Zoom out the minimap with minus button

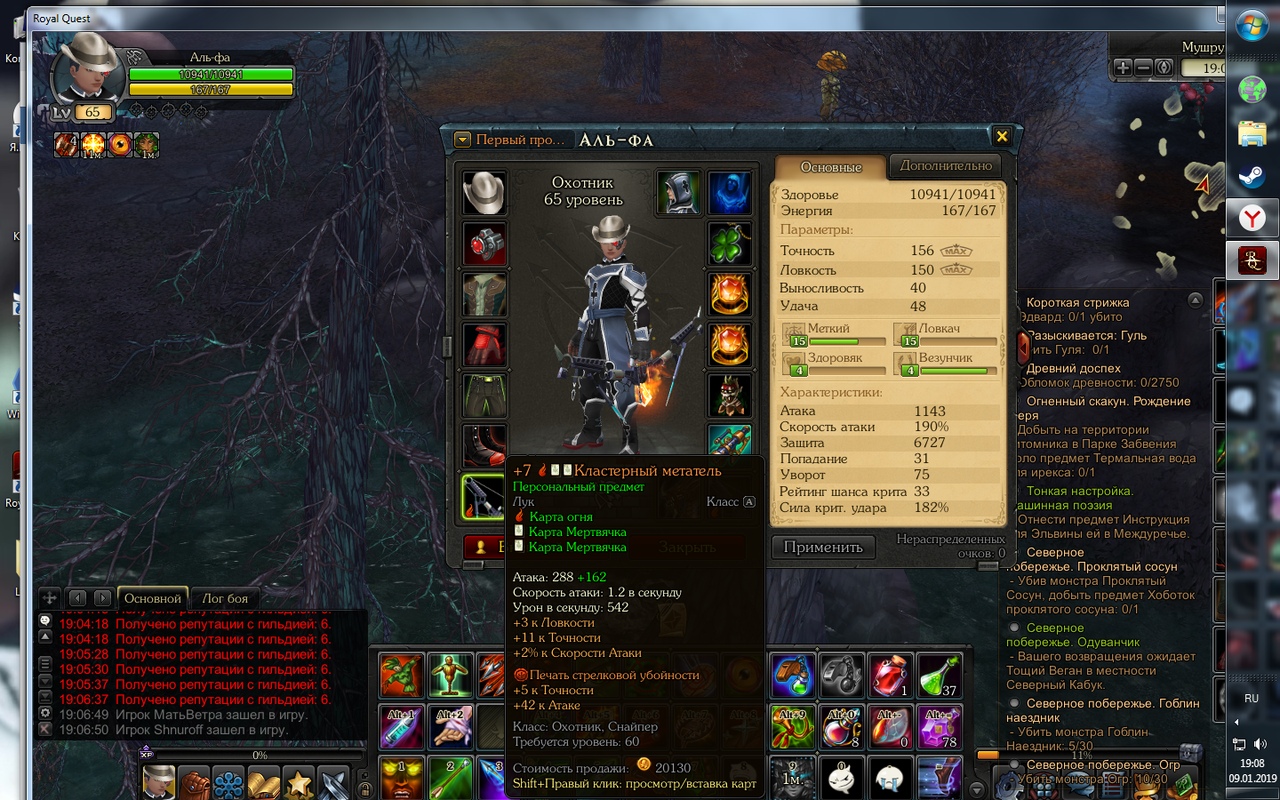[x=1144, y=68]
